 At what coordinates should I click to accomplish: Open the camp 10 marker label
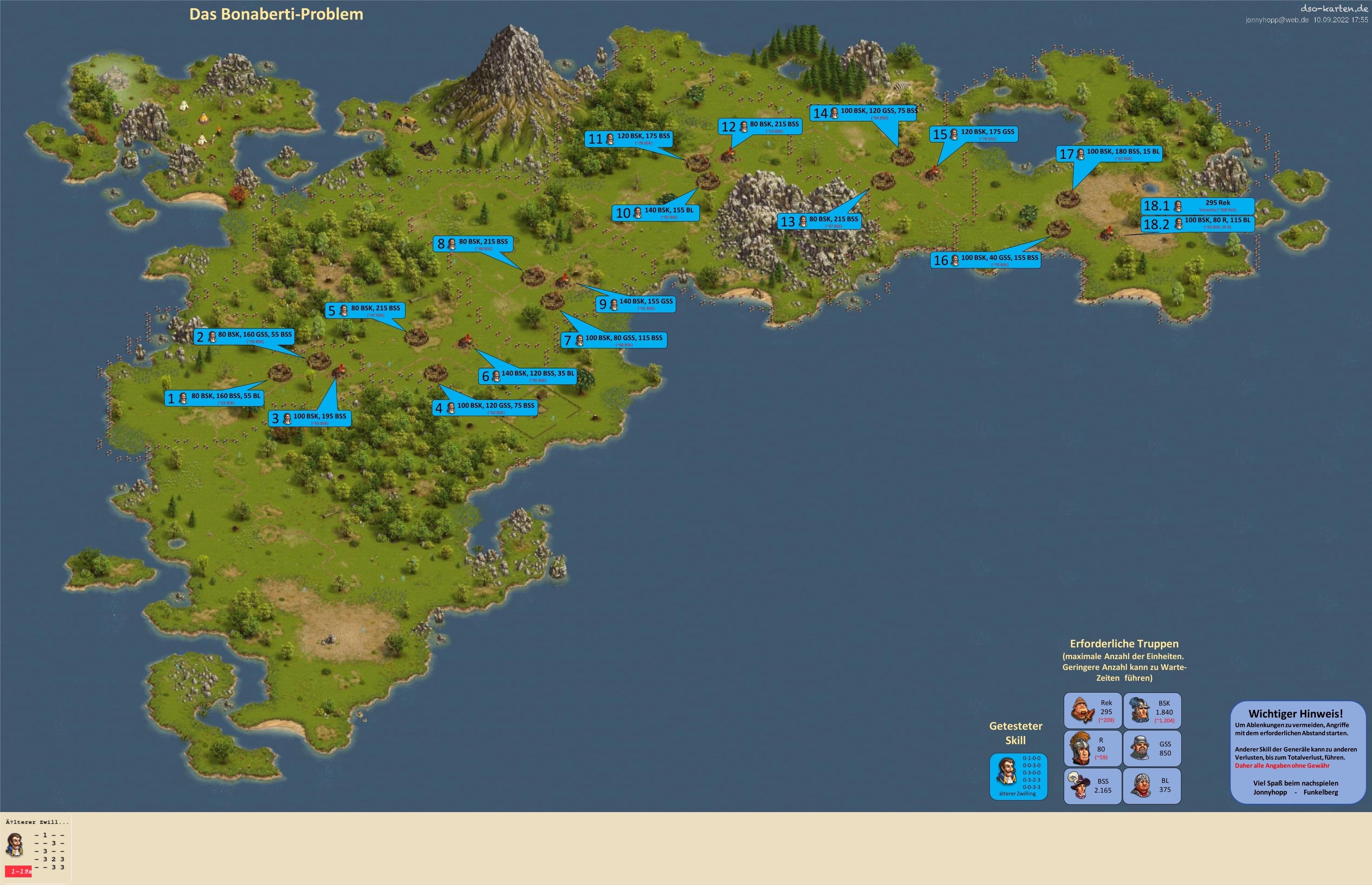pyautogui.click(x=656, y=213)
